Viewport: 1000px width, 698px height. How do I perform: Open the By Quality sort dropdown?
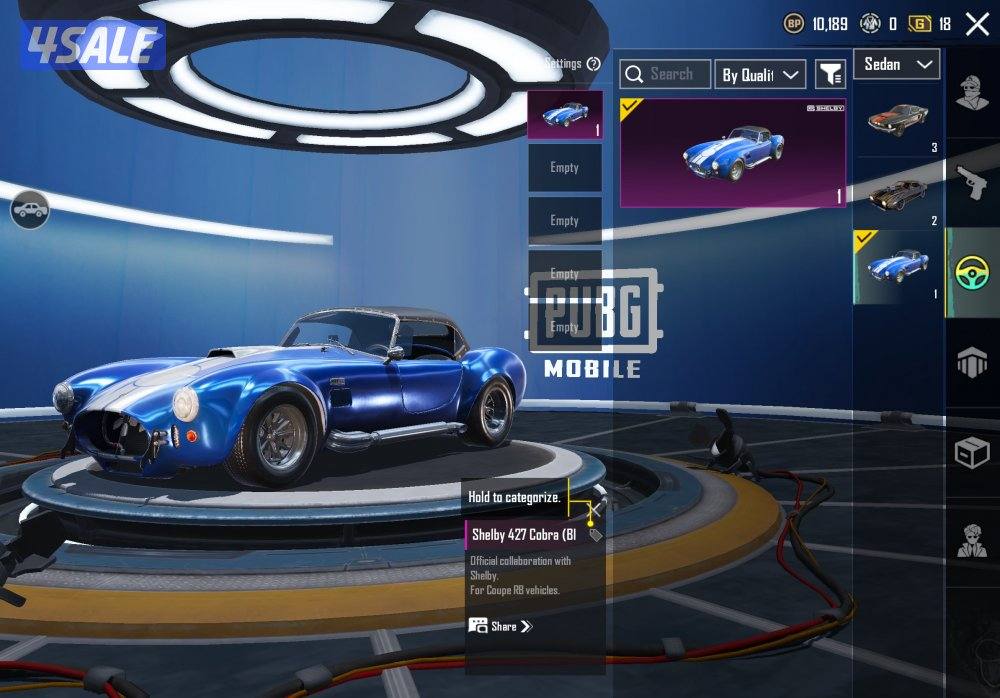pyautogui.click(x=762, y=74)
